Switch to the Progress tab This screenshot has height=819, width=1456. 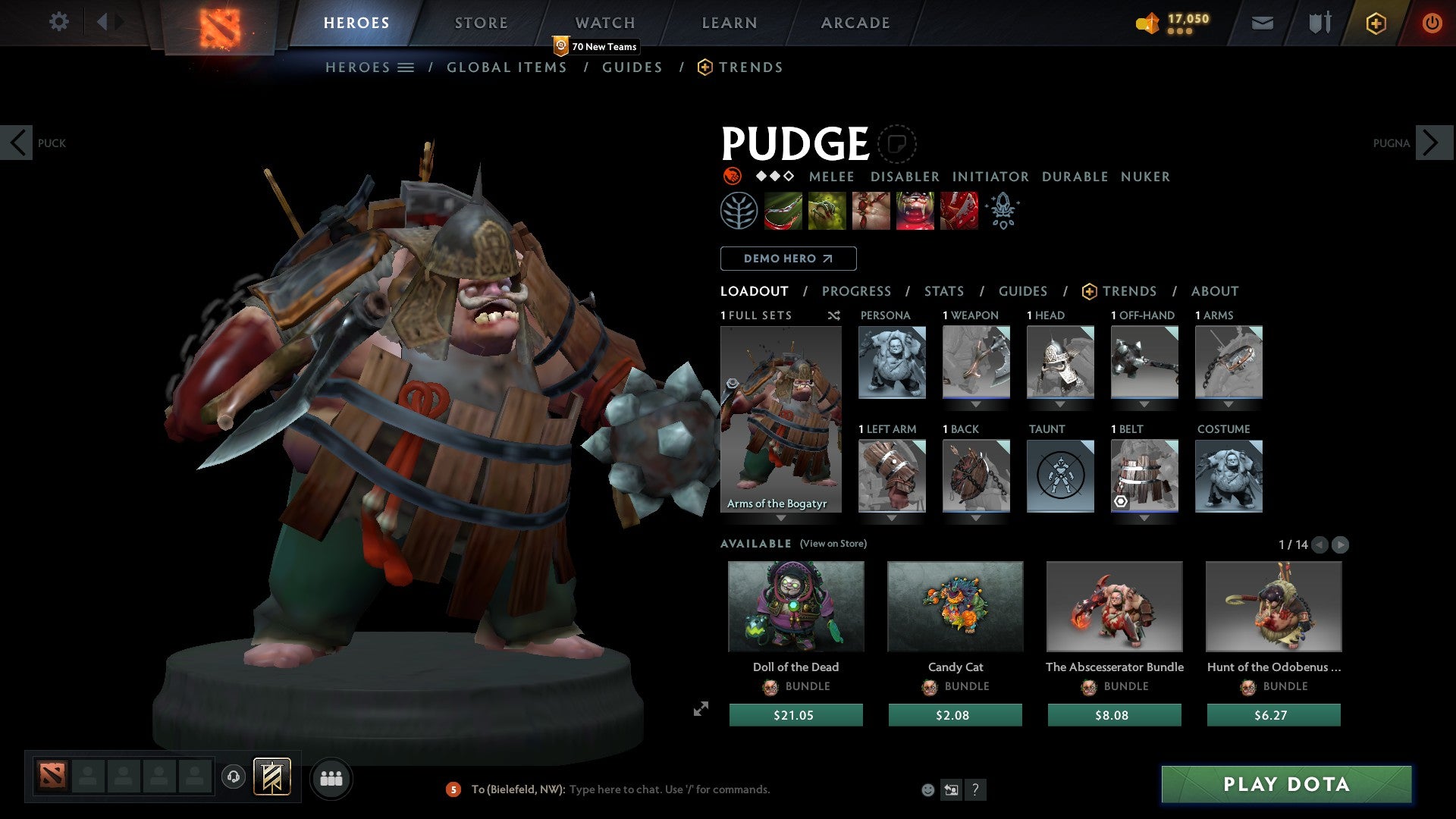pyautogui.click(x=857, y=291)
